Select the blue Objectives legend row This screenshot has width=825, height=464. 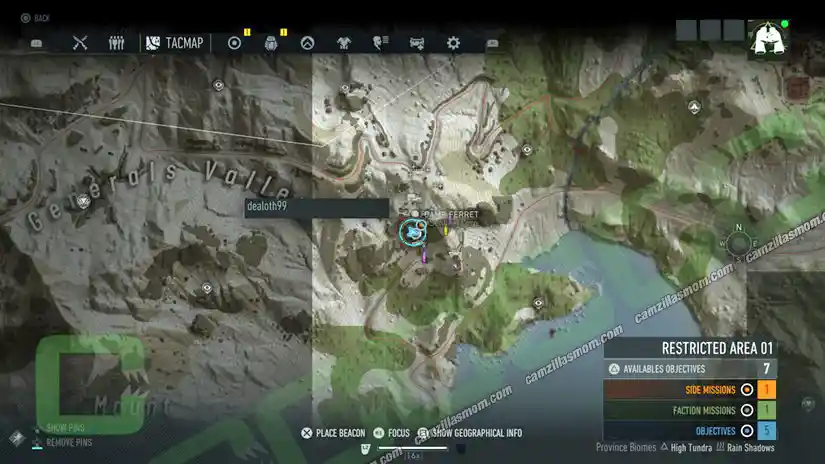(689, 430)
